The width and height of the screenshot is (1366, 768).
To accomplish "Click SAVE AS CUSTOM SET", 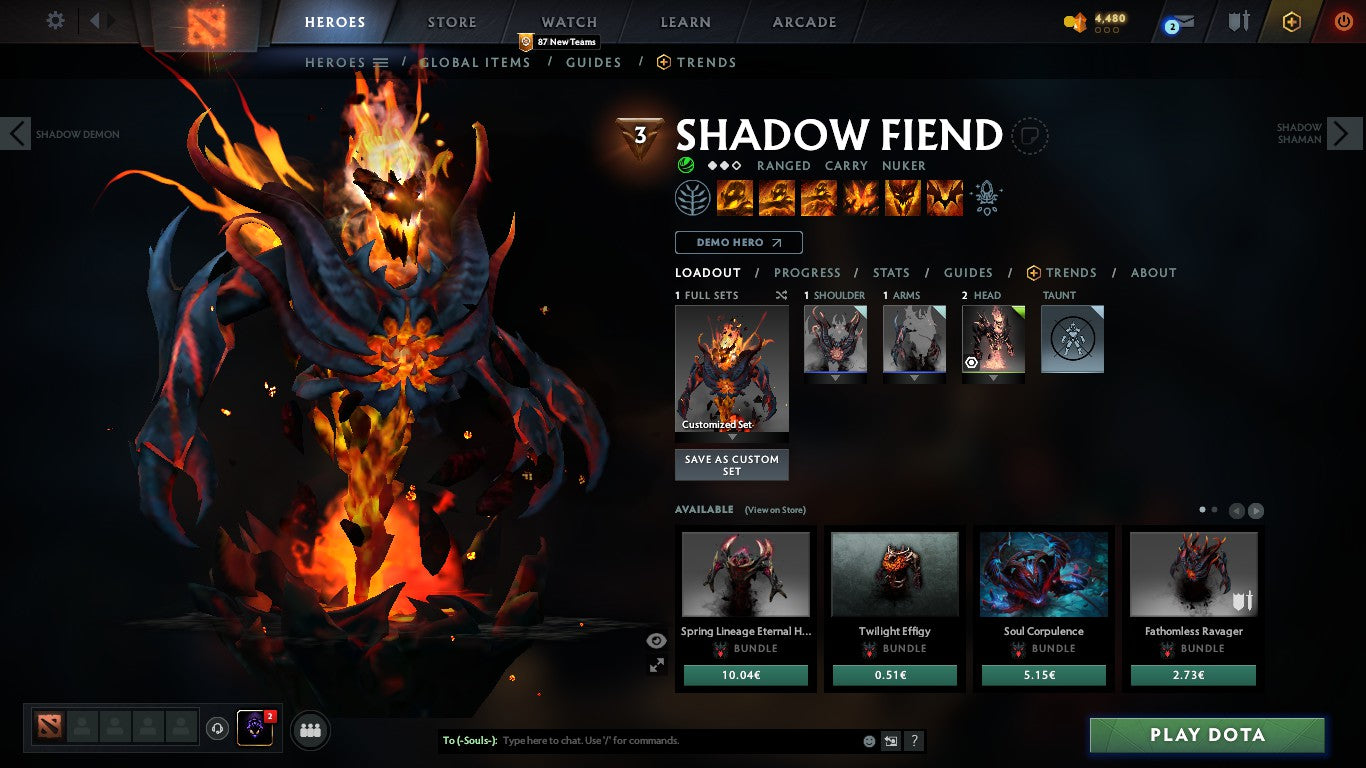I will (x=731, y=463).
